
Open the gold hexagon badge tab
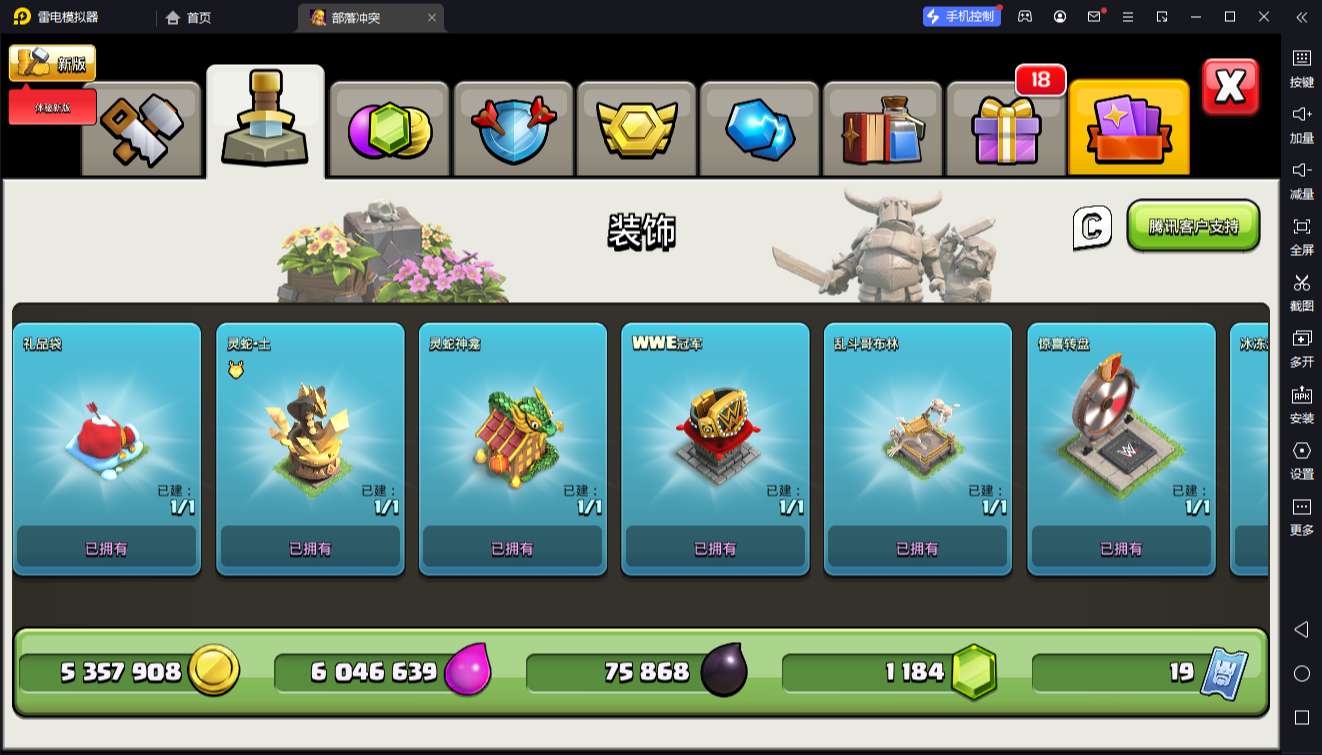point(637,130)
